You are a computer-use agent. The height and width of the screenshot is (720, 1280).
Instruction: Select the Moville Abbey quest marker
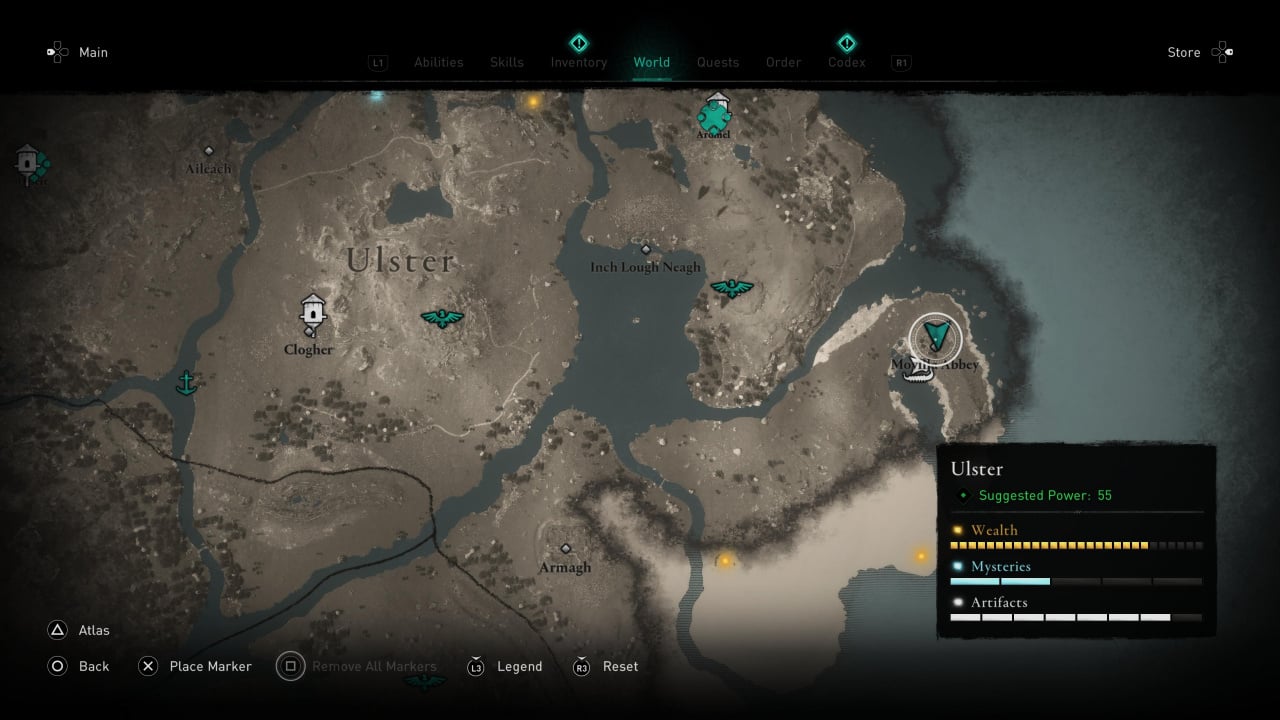(x=936, y=338)
